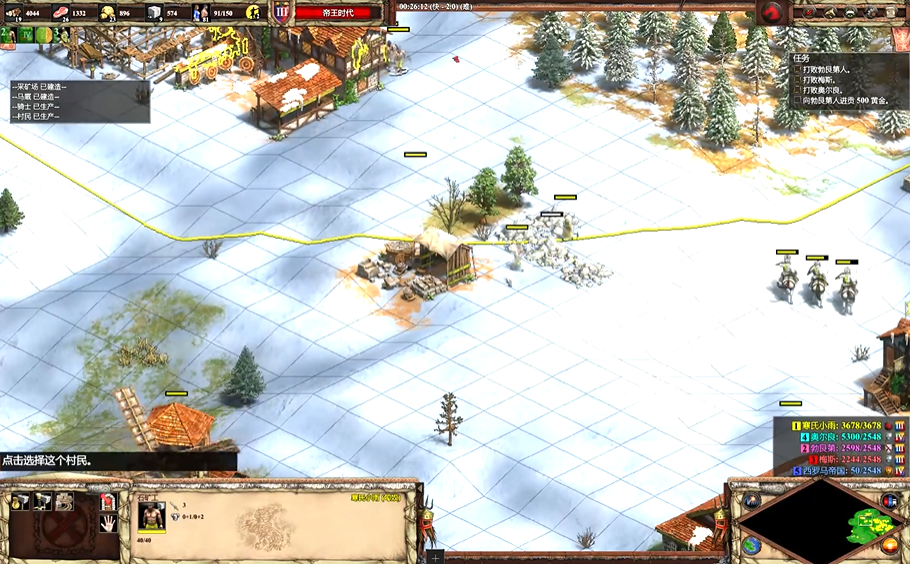Click the stop command hand icon

point(108,523)
